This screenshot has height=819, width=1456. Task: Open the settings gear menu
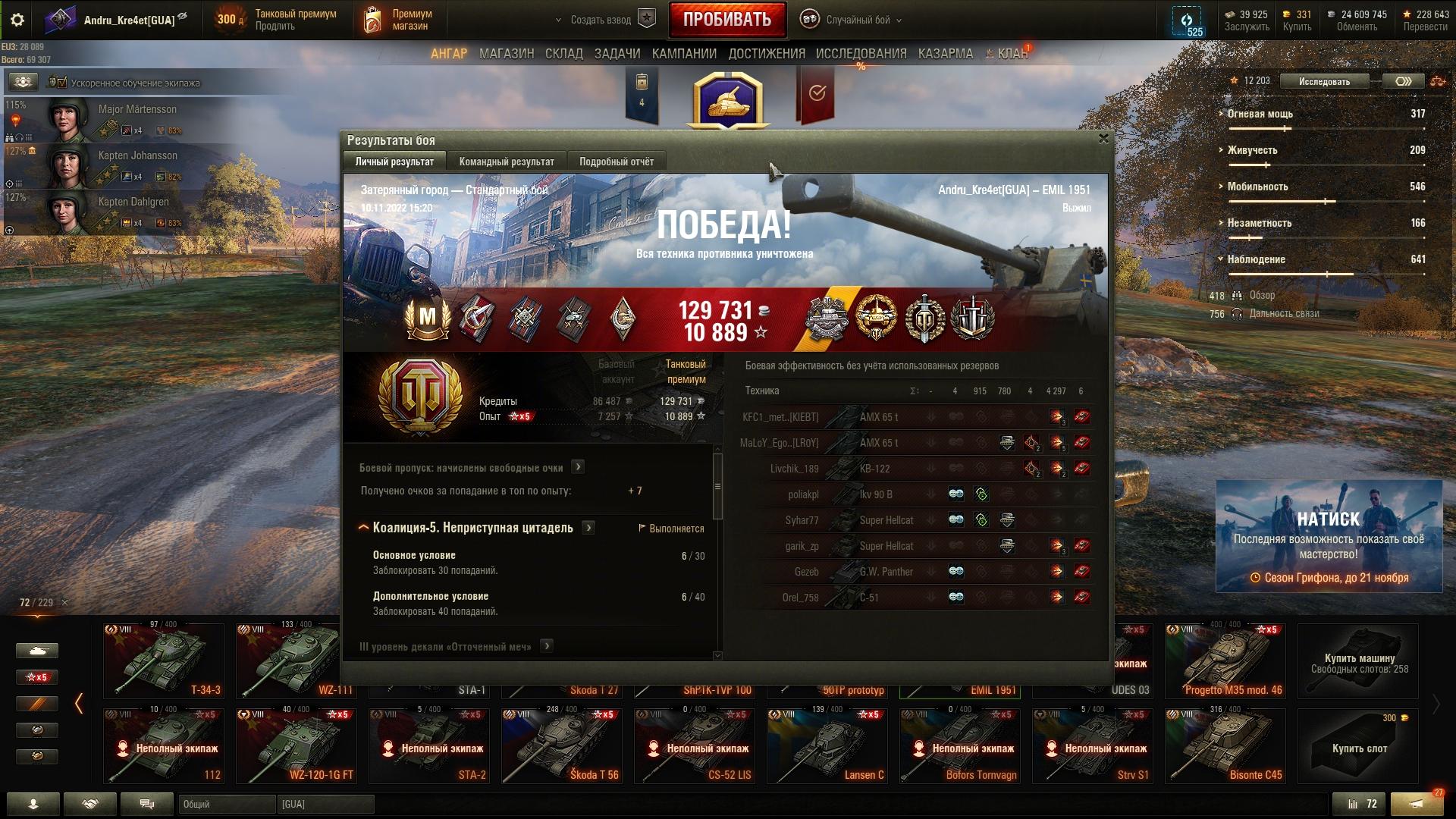pos(17,20)
